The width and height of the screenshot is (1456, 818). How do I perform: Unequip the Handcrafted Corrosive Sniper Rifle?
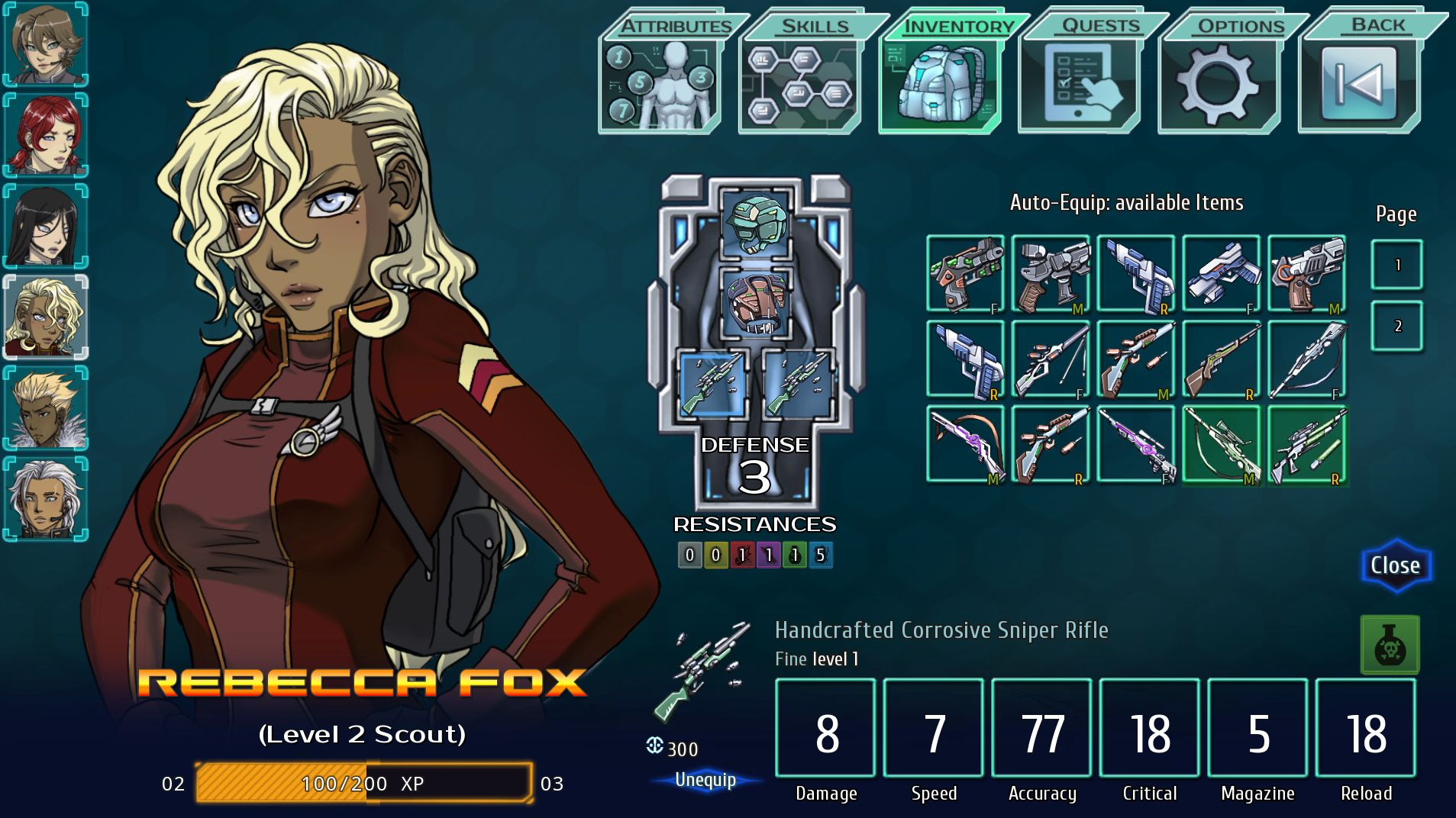pos(705,780)
